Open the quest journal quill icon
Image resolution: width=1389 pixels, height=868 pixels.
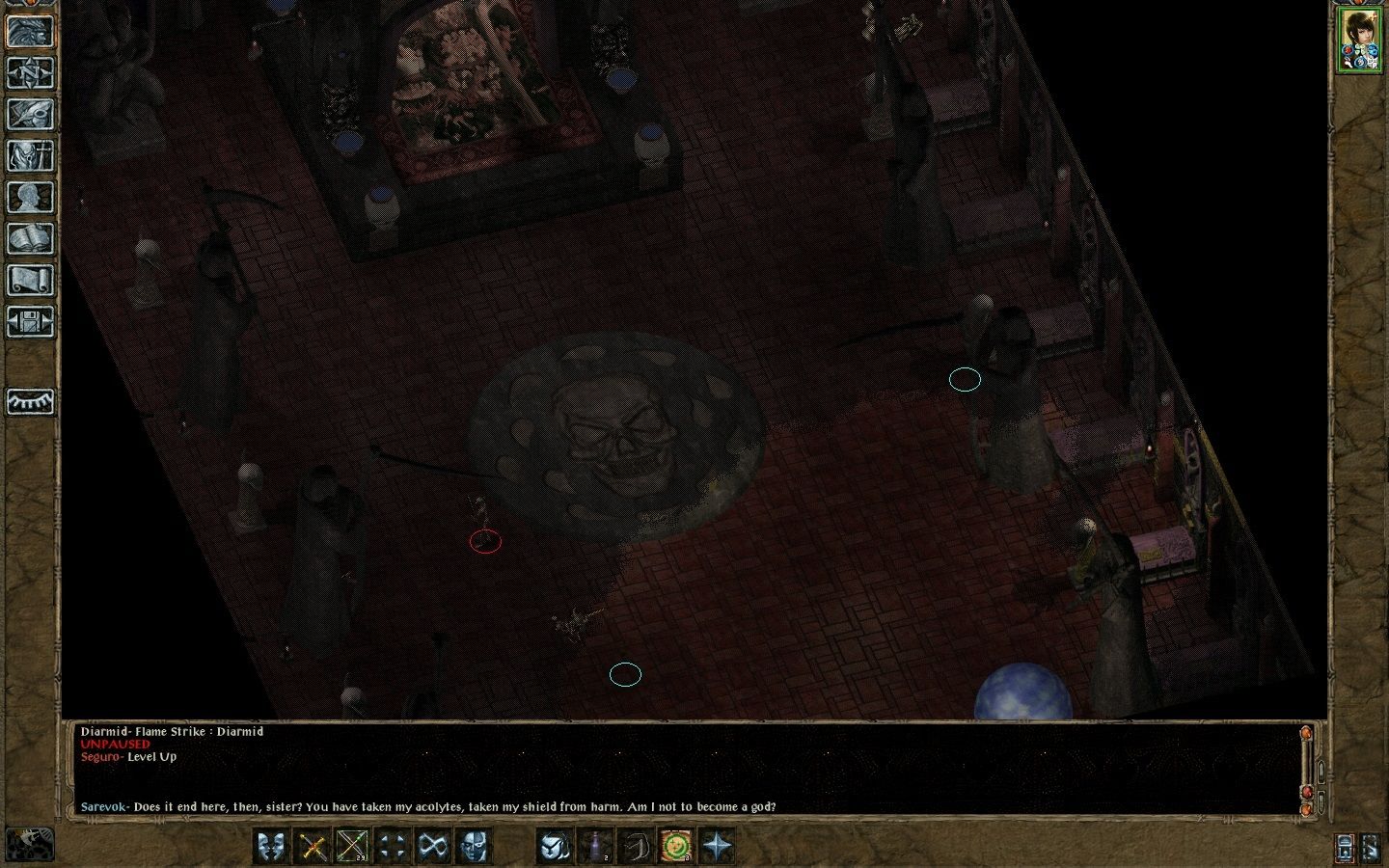[30, 113]
